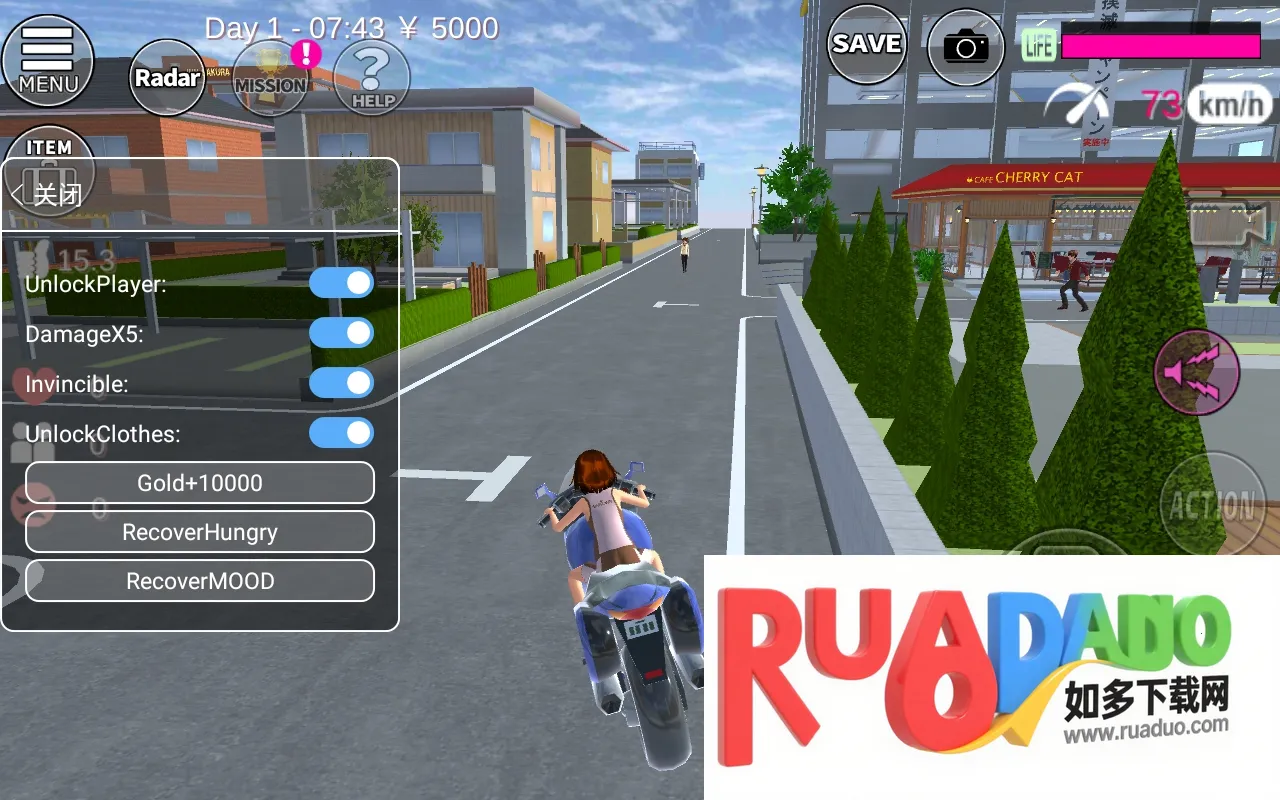Open the HELP screen
Viewport: 1280px width, 800px height.
372,78
